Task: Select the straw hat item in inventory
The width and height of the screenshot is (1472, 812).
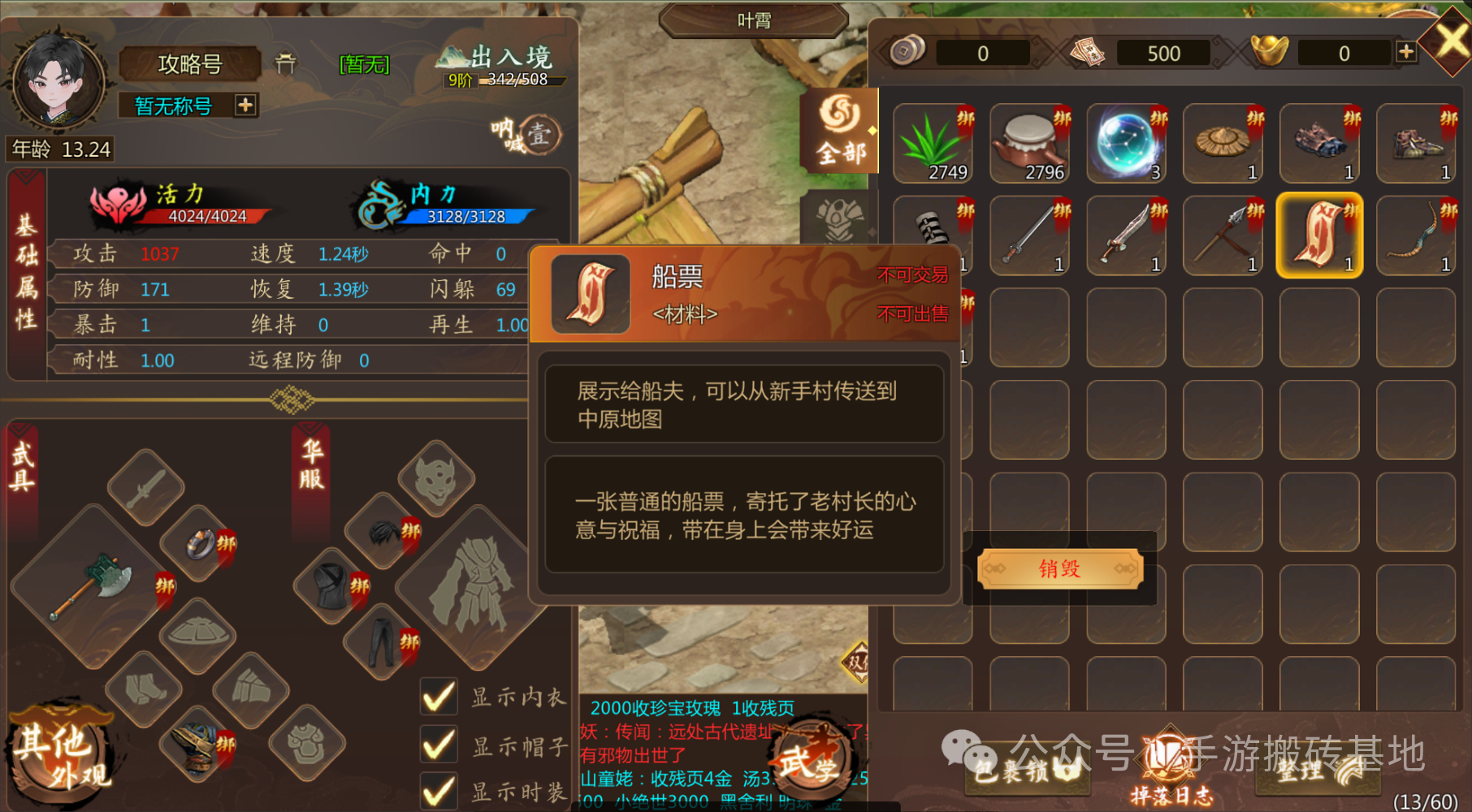Action: (1223, 145)
